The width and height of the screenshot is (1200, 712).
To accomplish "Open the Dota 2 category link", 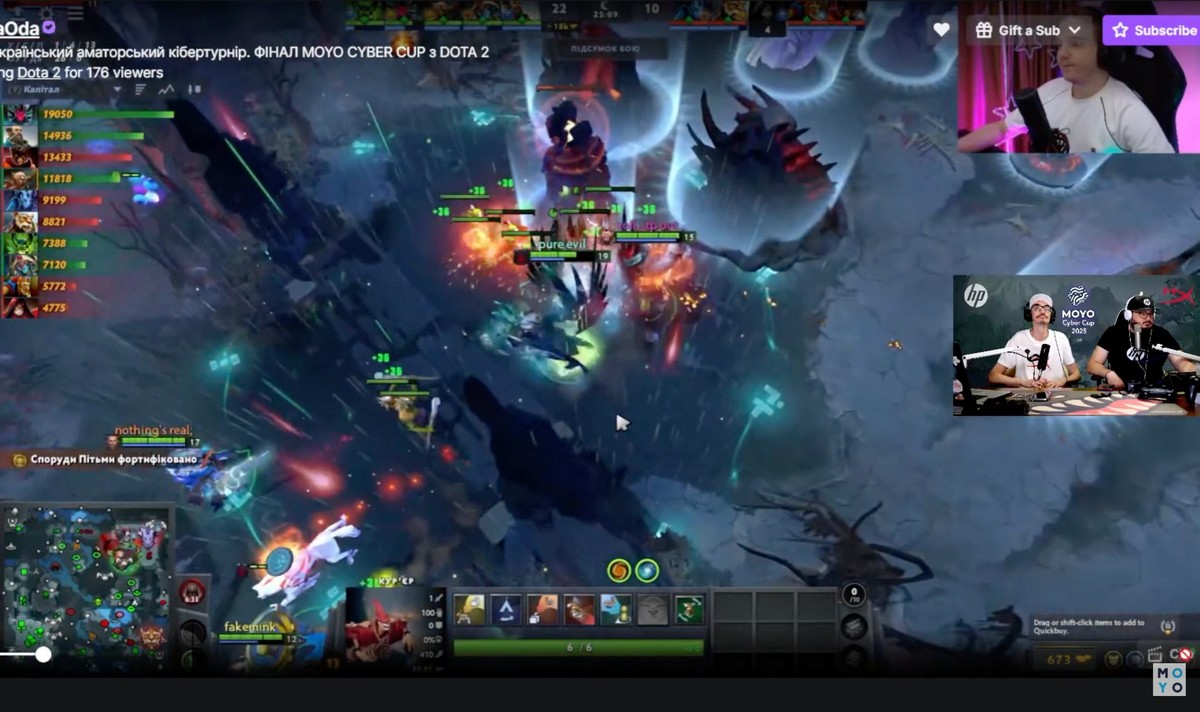I will 39,72.
